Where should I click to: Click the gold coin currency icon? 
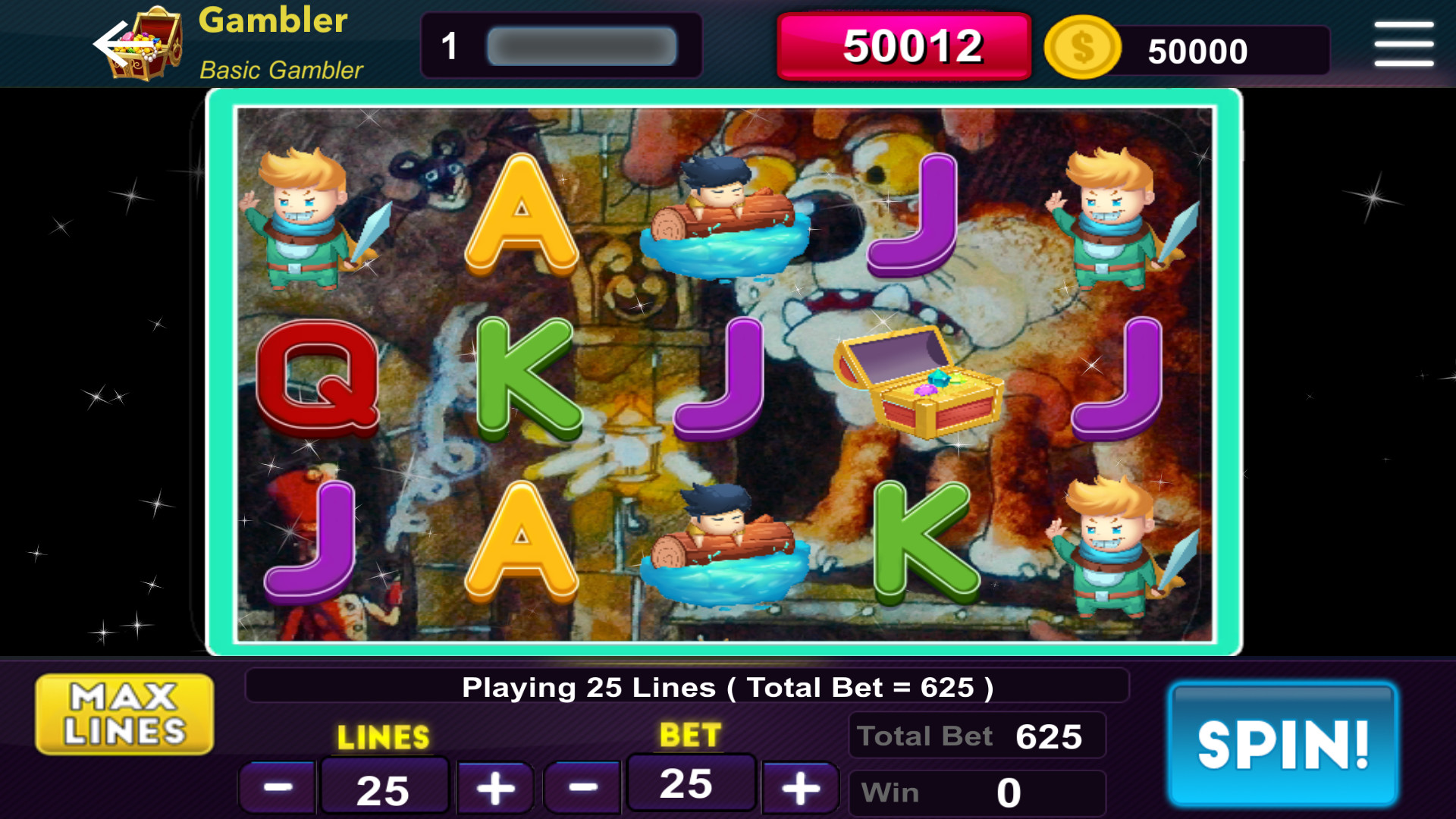click(1082, 48)
